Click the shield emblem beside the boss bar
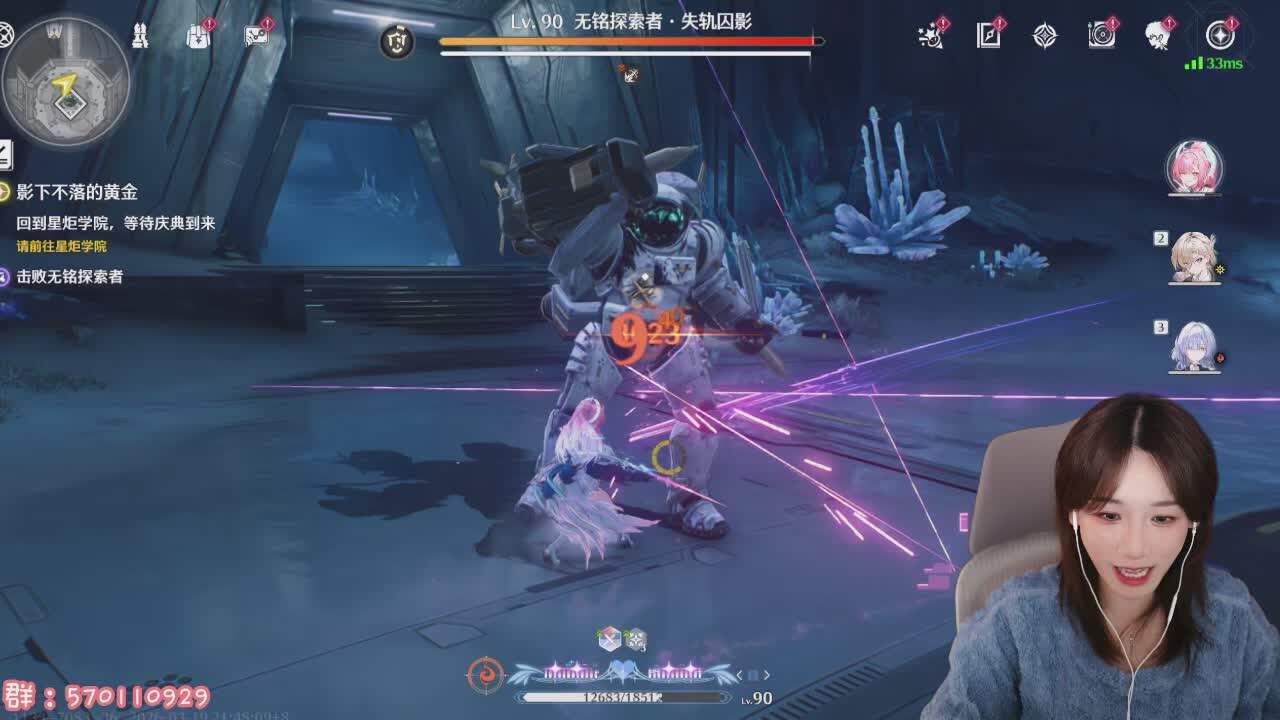The image size is (1280, 720). point(398,42)
